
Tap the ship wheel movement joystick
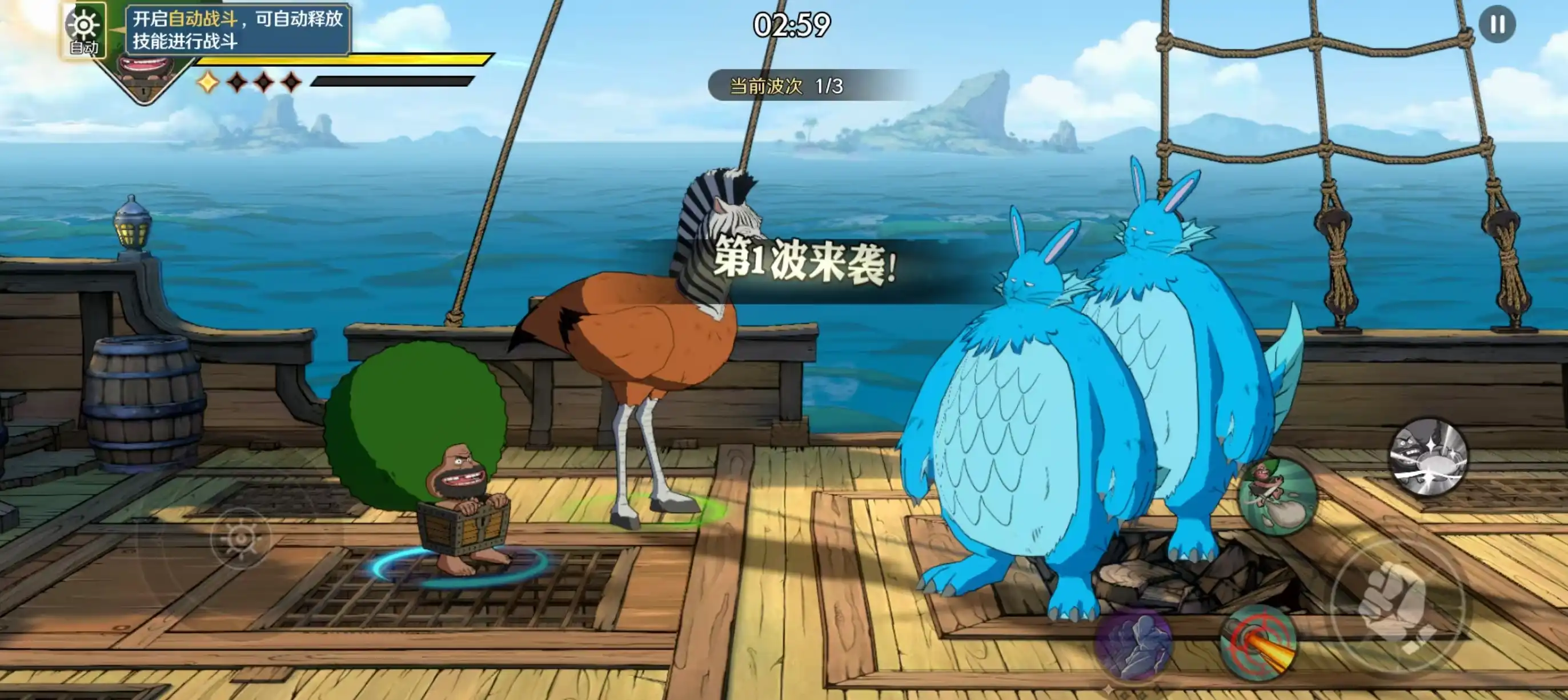[x=240, y=538]
